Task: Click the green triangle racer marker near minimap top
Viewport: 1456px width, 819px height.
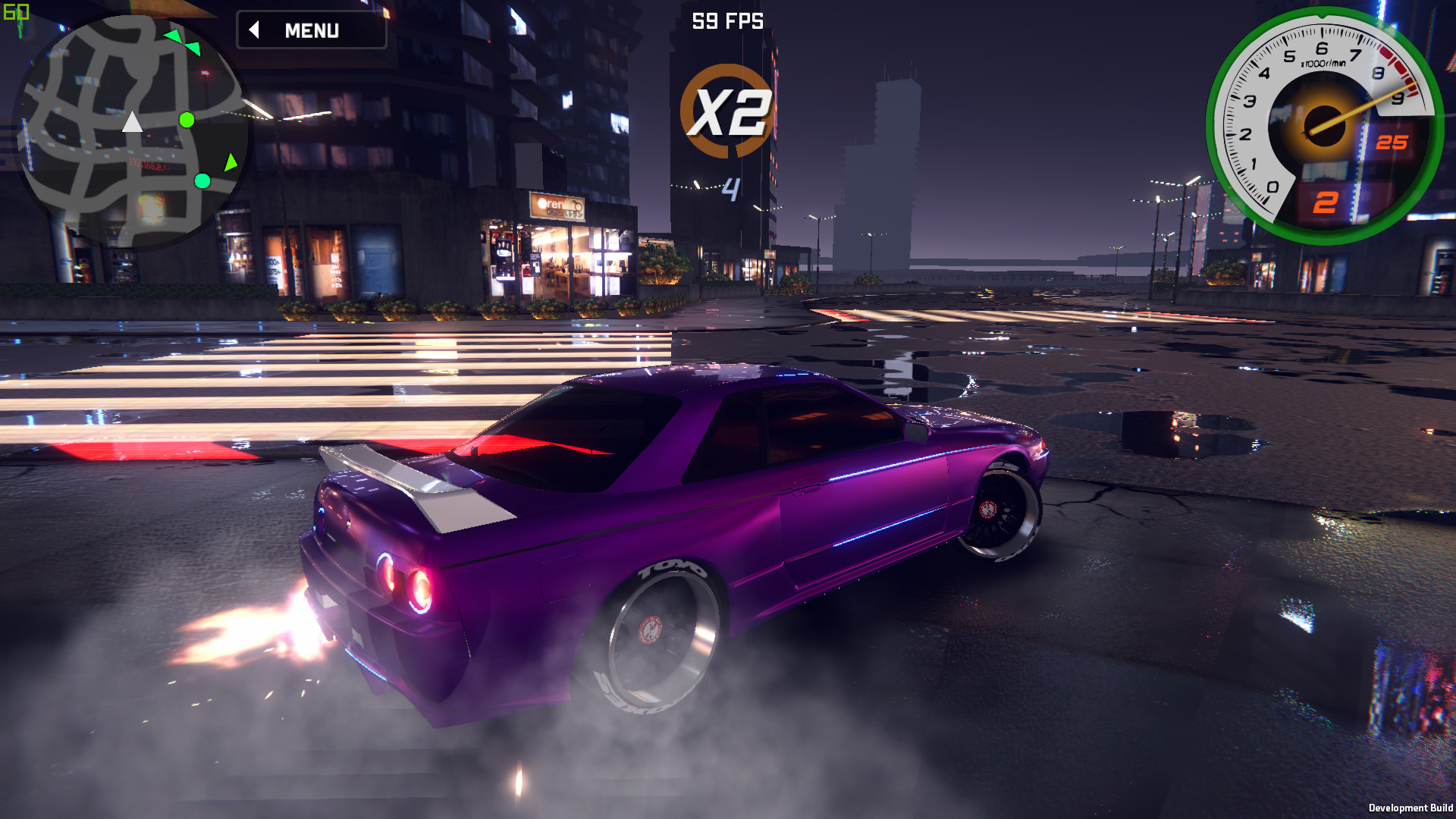Action: [173, 34]
